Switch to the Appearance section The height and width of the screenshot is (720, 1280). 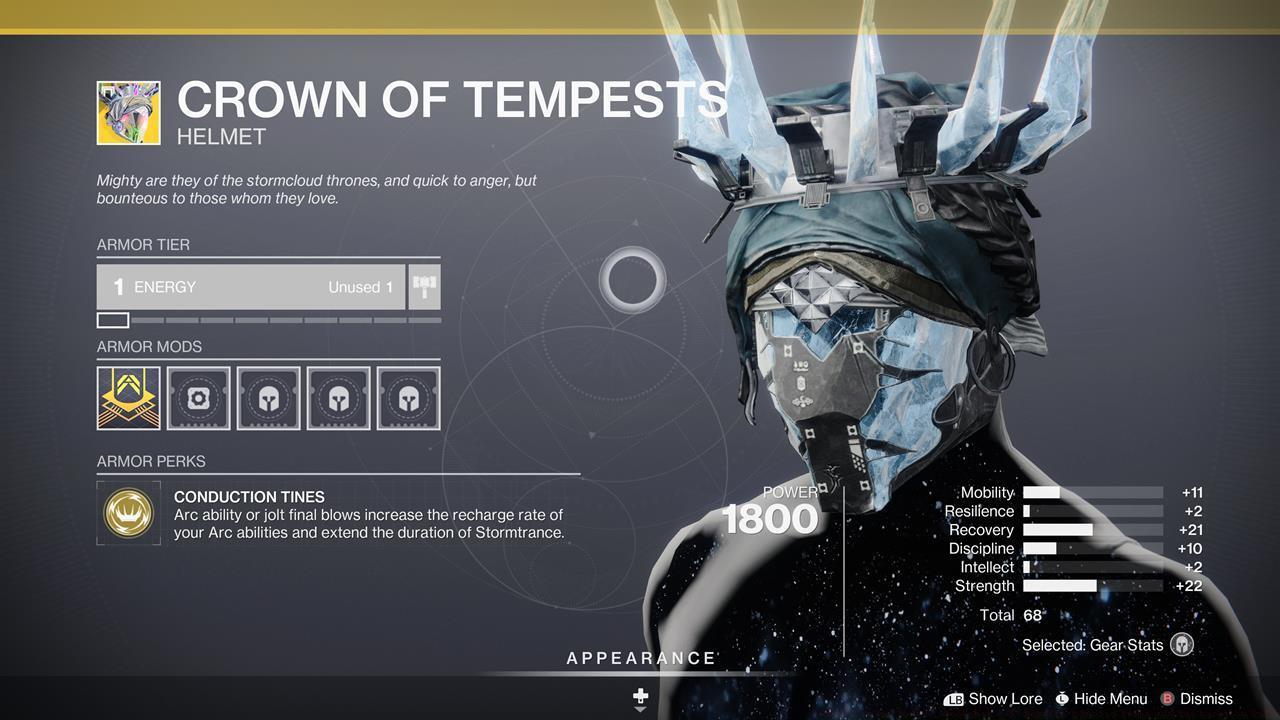coord(640,658)
